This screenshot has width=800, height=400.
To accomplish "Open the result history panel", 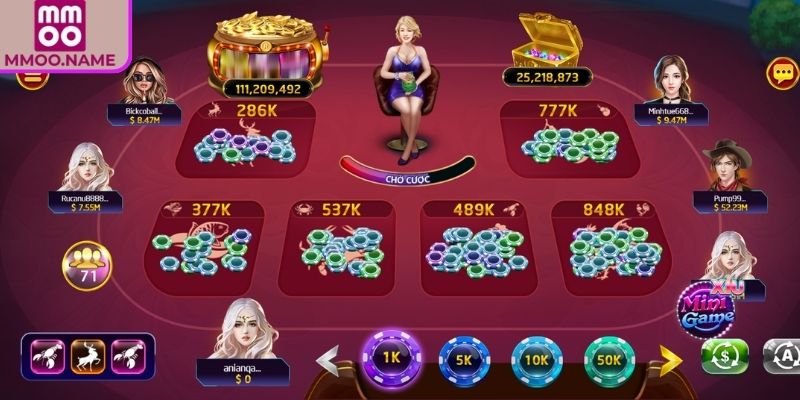I will point(88,356).
